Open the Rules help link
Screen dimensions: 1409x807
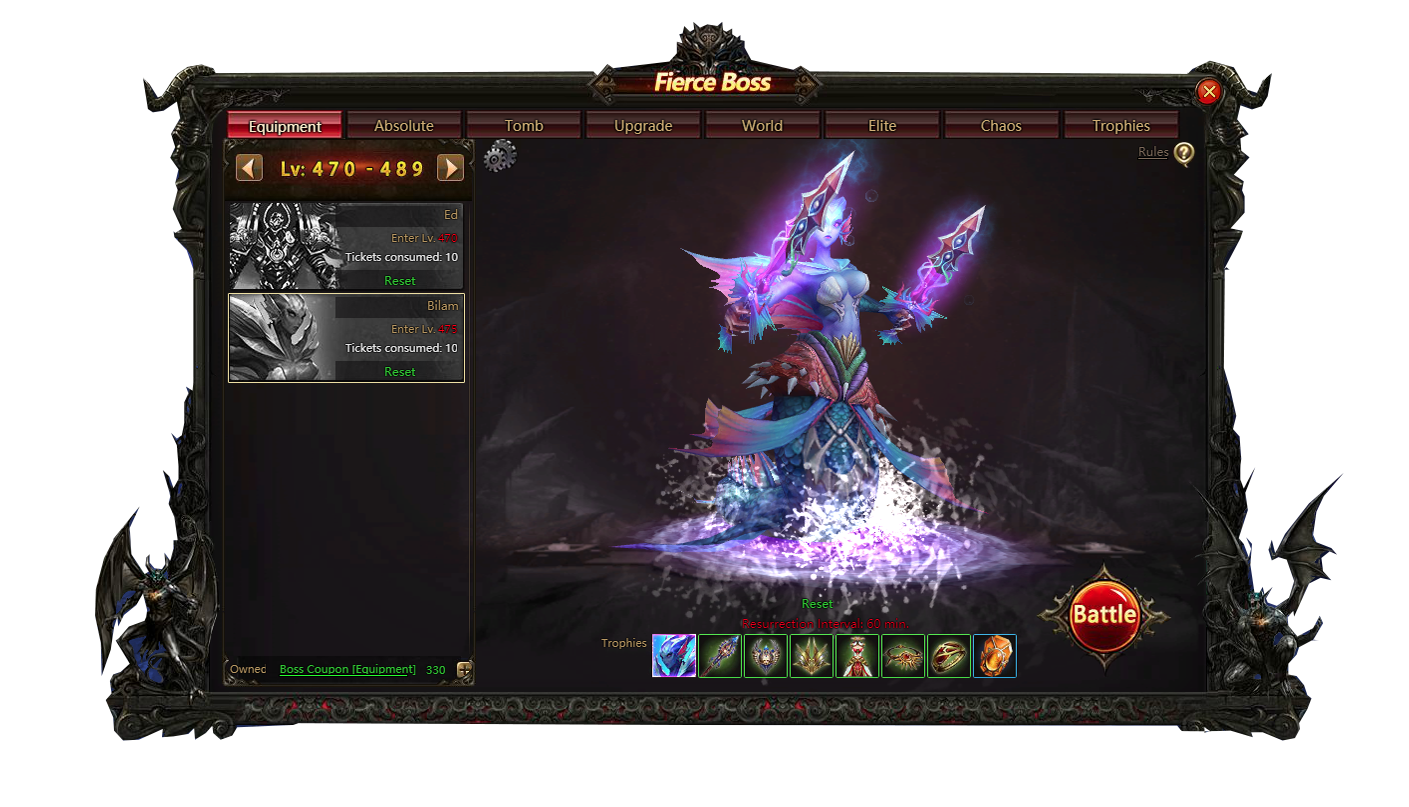click(x=1153, y=152)
